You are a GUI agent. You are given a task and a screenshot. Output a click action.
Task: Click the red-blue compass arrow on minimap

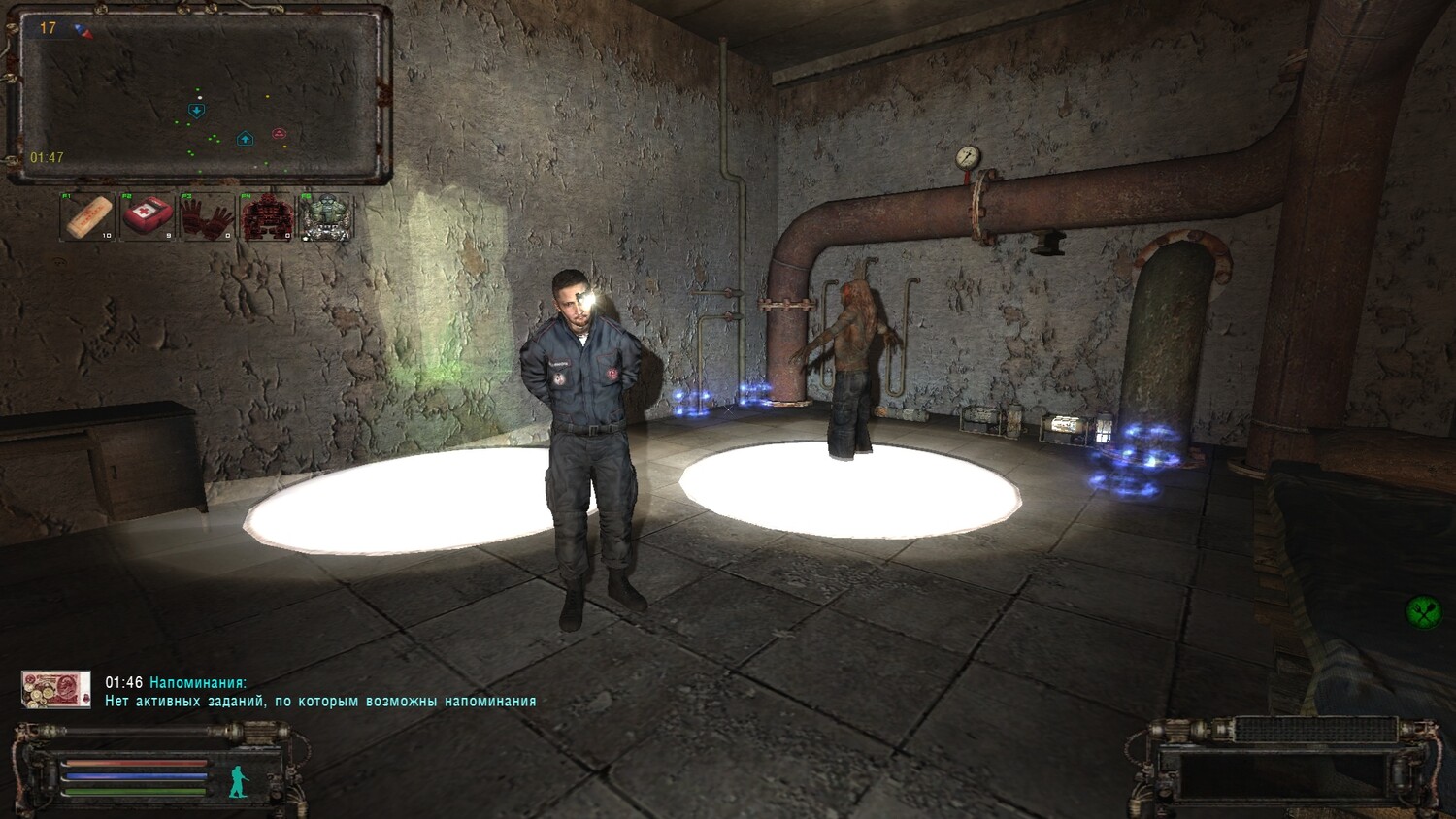(85, 31)
